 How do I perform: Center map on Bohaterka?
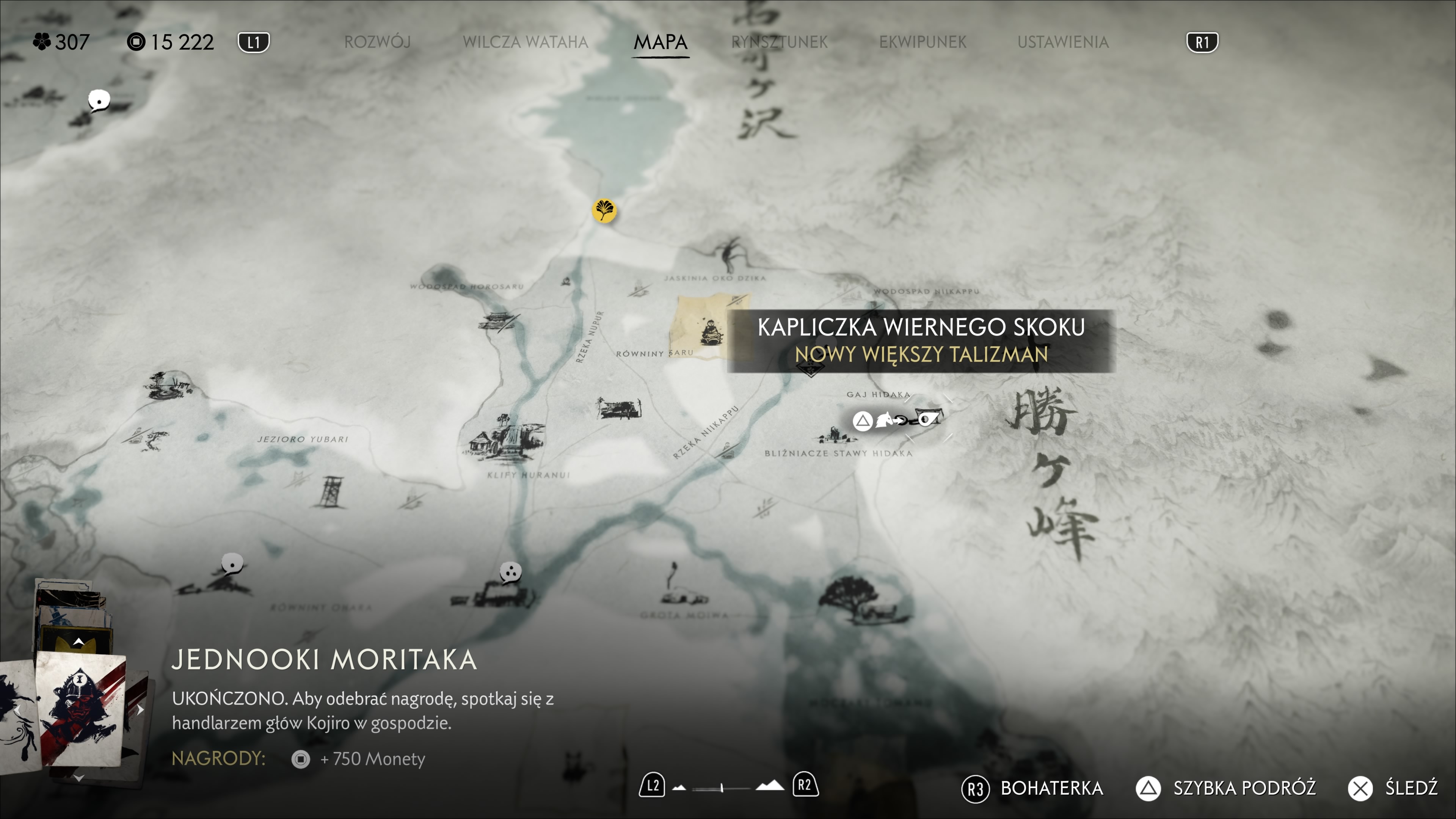coord(1032,788)
